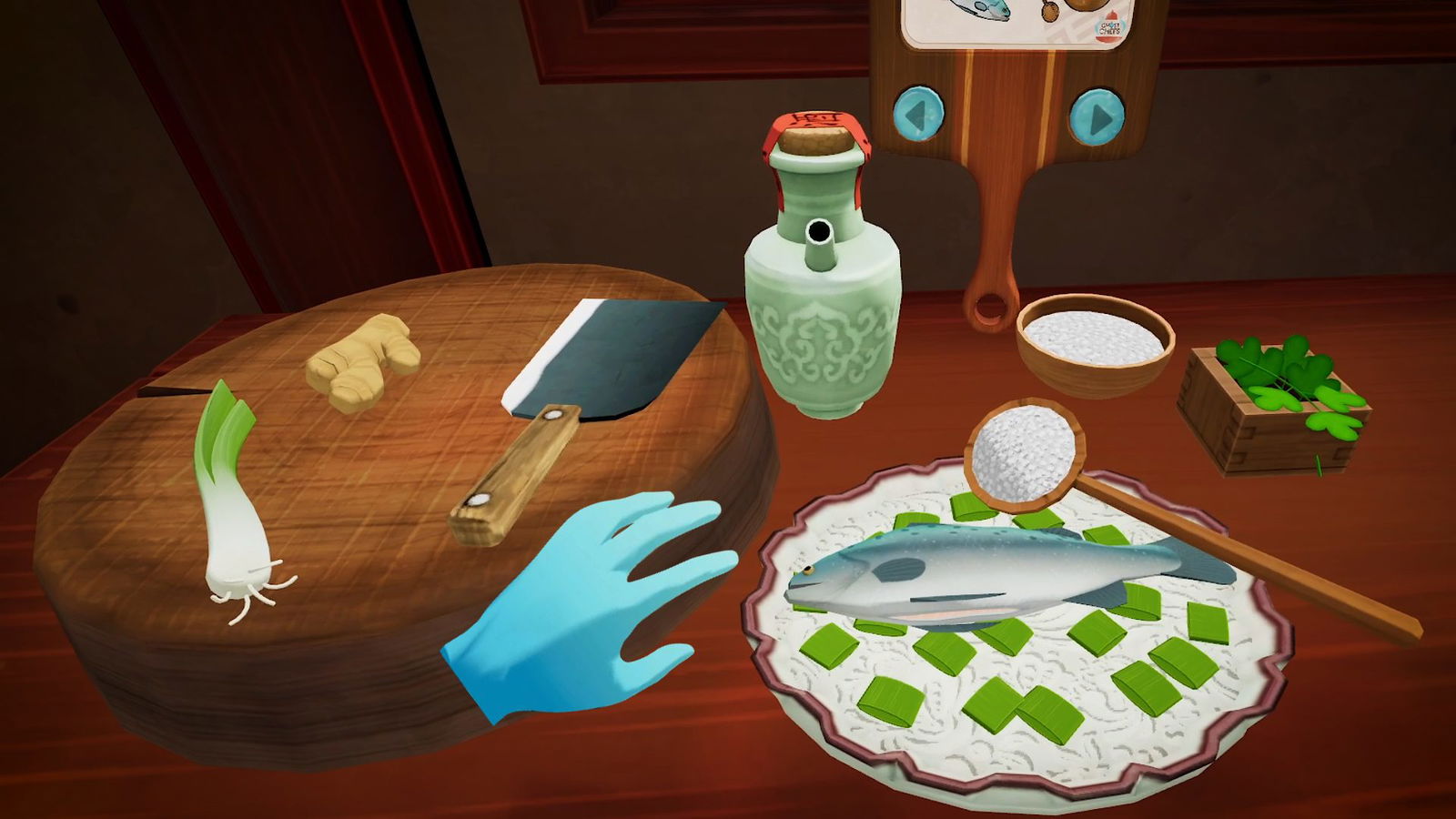Viewport: 1456px width, 819px height.
Task: Open the recipe navigation arrow panel
Action: 1010,114
